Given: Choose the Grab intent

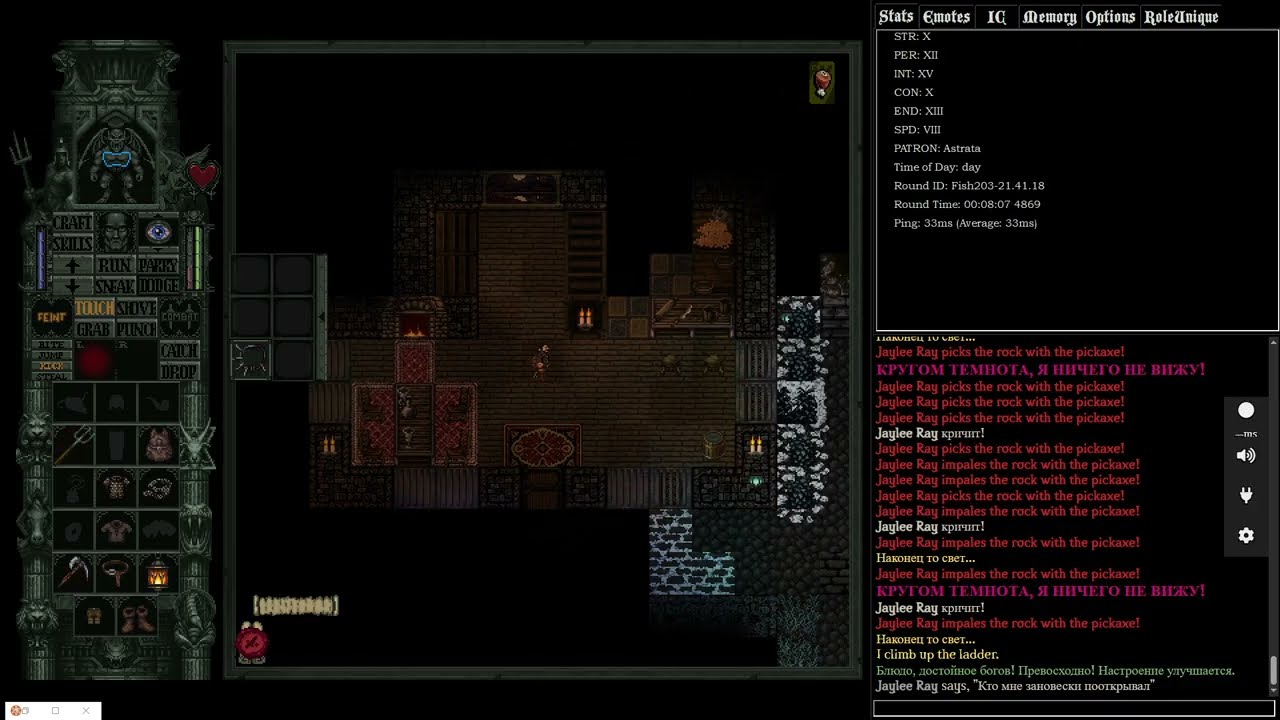Looking at the screenshot, I should tap(93, 329).
